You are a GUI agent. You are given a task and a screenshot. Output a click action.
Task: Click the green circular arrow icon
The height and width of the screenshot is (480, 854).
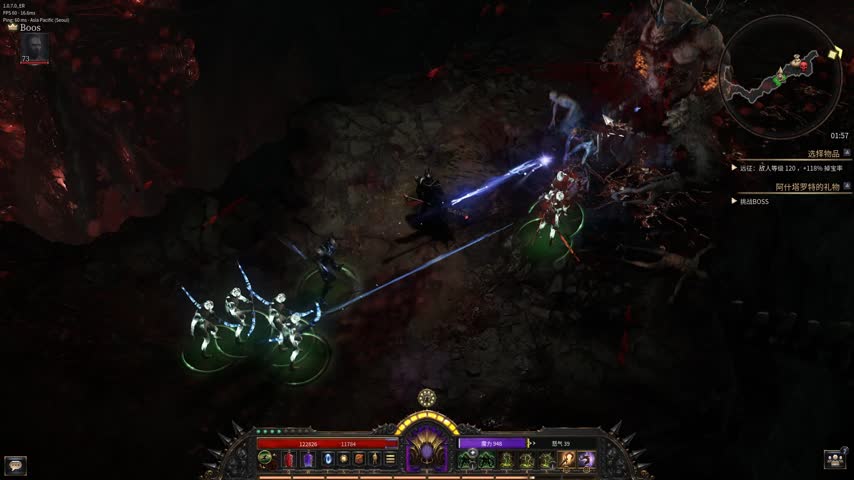point(266,459)
